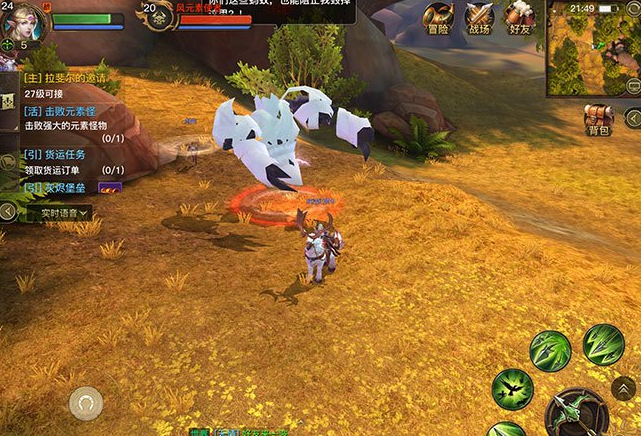Screen dimensions: 641x436
Task: Open the 实时语音 voice dropdown
Action: tap(60, 213)
